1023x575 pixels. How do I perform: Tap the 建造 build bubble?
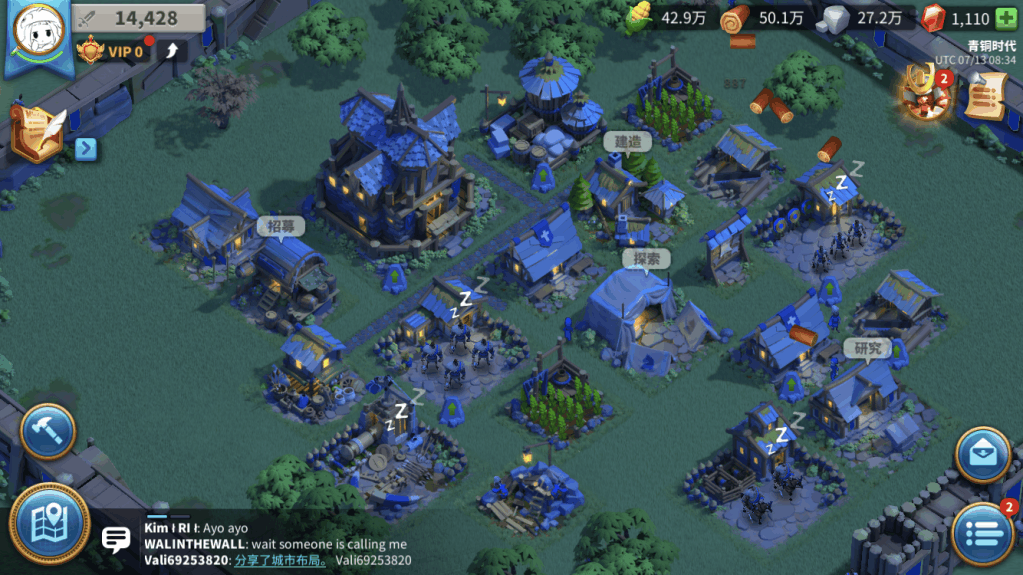[x=627, y=142]
